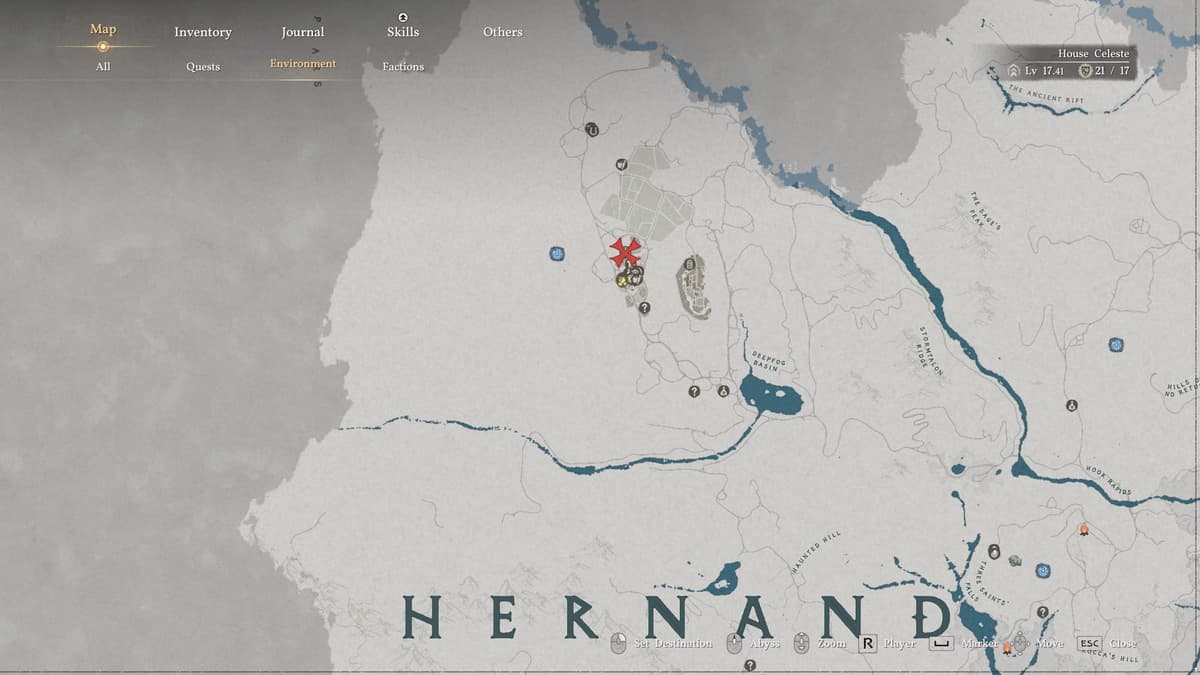Select the question mark marker left of Deepfog Basin
Image resolution: width=1200 pixels, height=675 pixels.
[694, 391]
